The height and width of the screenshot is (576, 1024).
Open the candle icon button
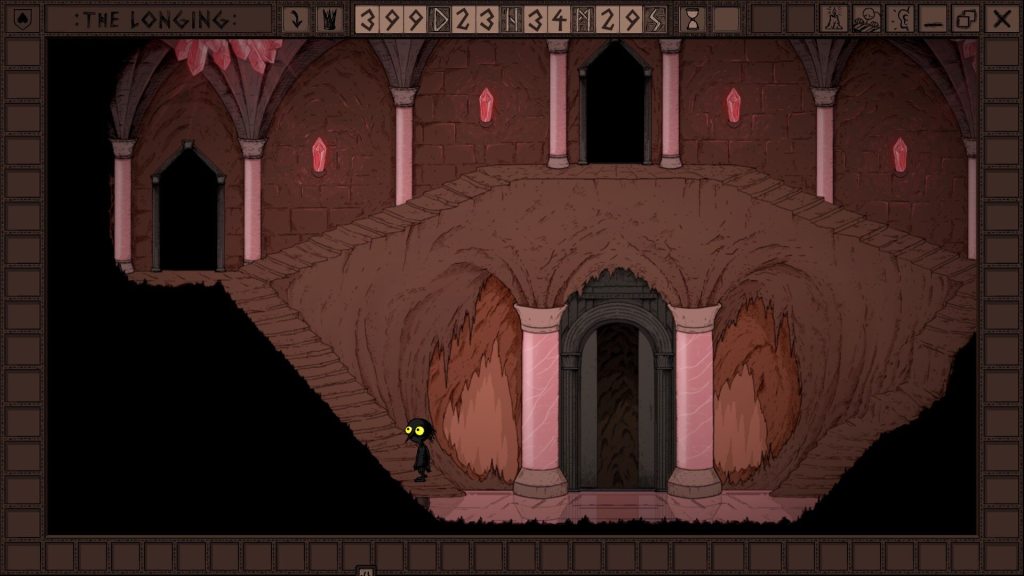point(834,18)
